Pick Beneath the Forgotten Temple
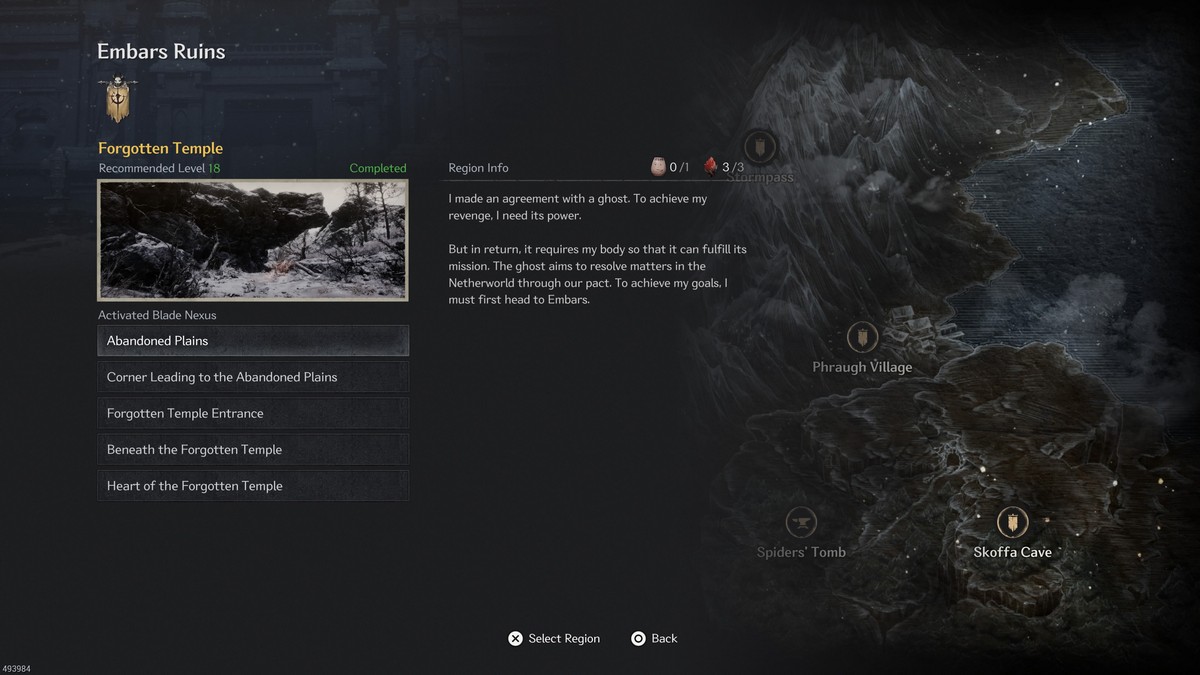Screen dimensions: 1200x675 [252, 450]
